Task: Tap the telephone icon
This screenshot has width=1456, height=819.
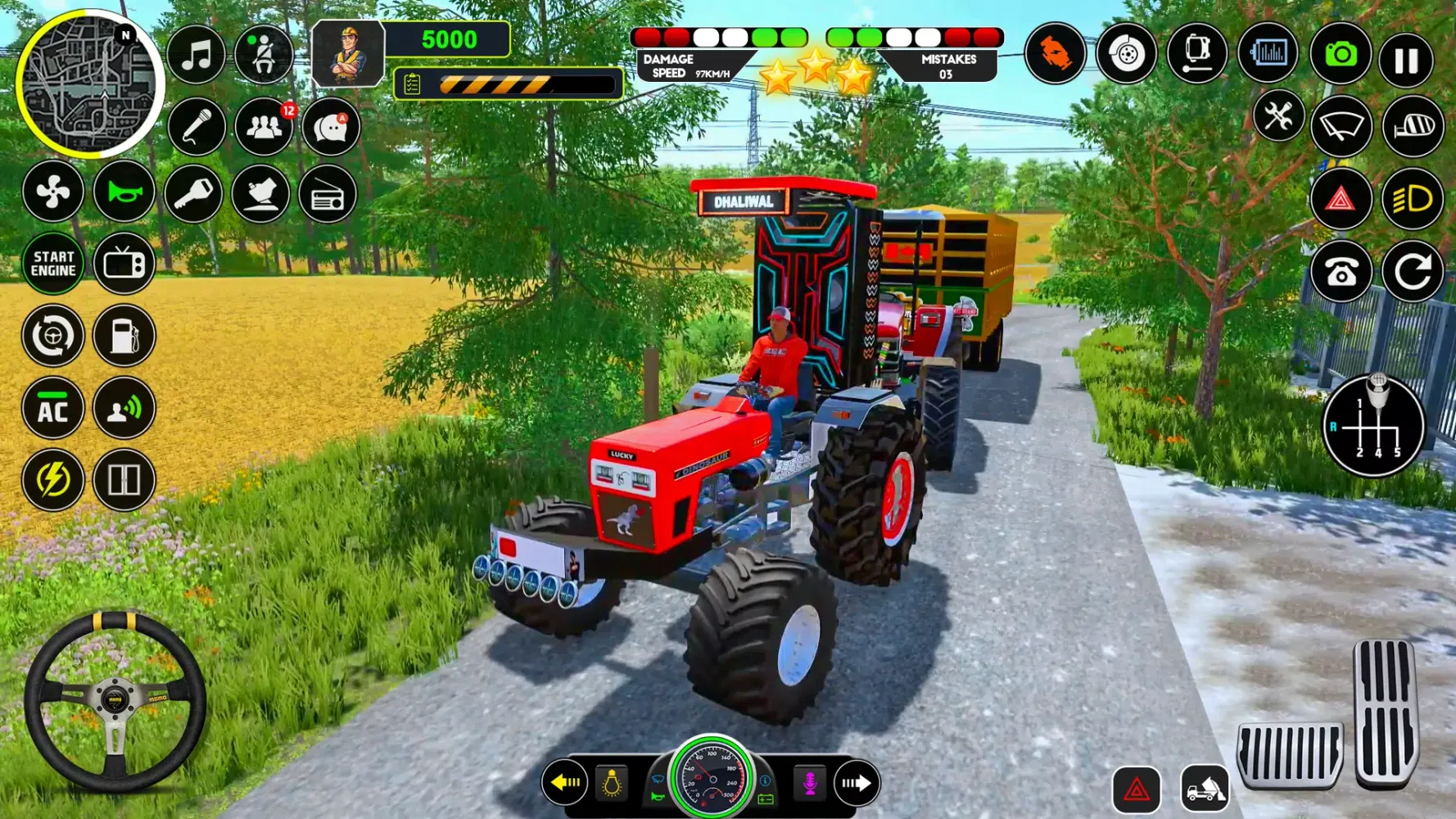Action: click(1341, 272)
